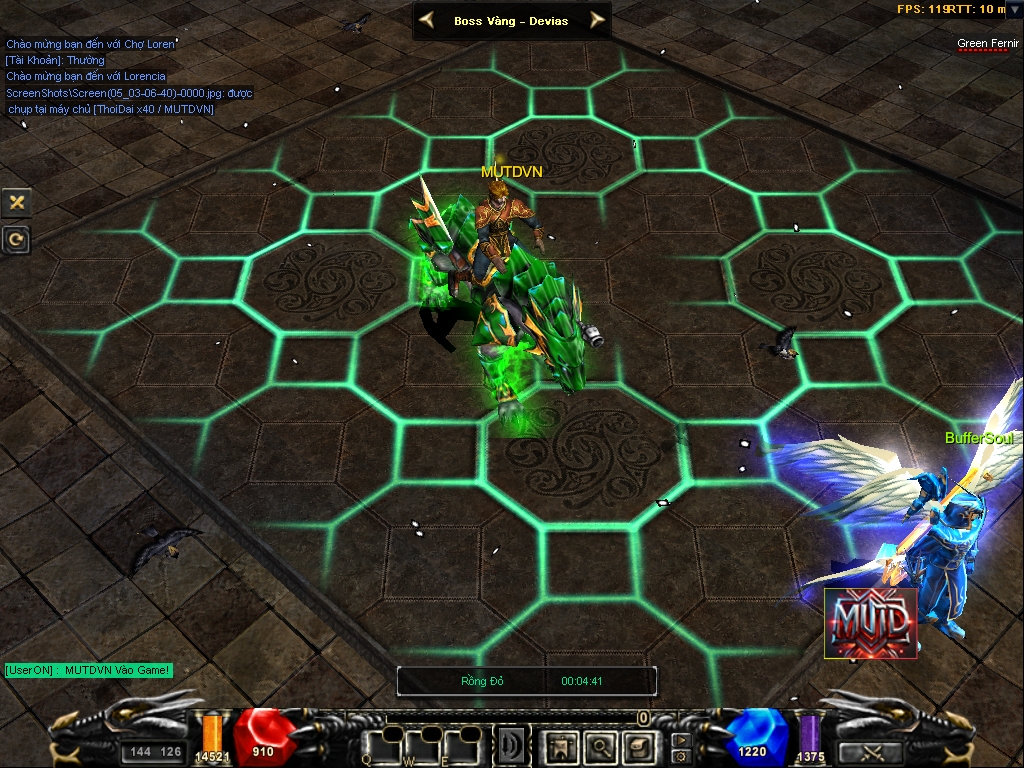Select the W hotkey item slot
1024x768 pixels.
coord(421,746)
